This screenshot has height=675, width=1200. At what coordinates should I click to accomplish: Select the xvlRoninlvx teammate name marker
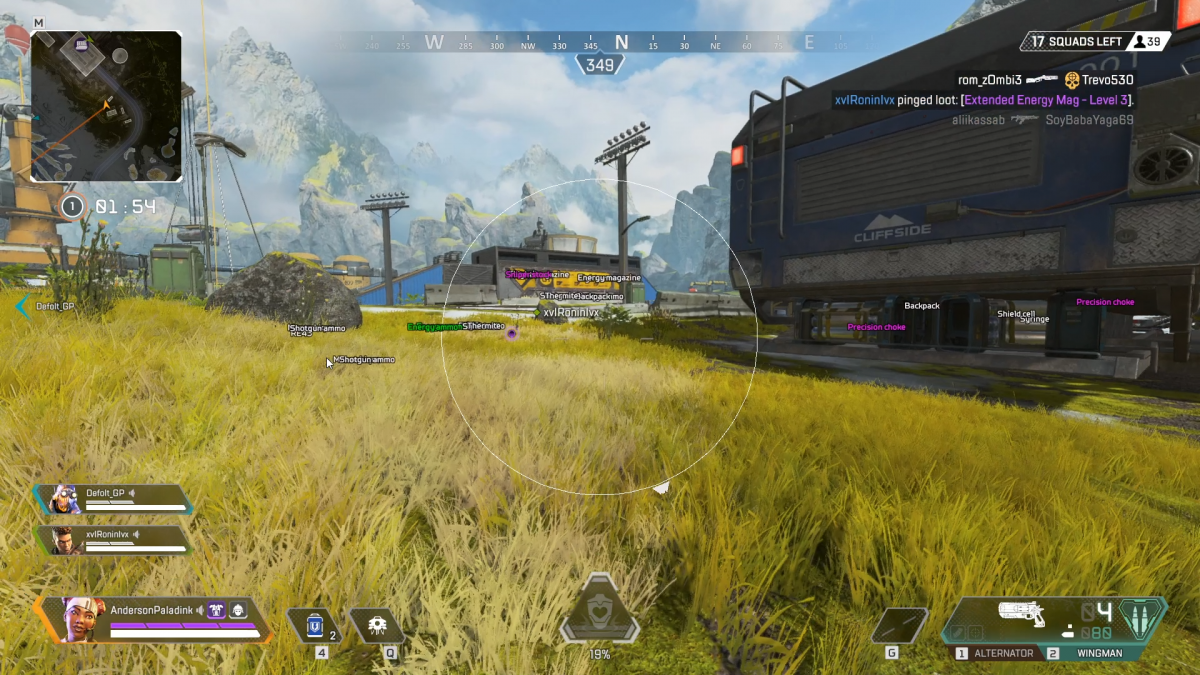click(x=571, y=313)
